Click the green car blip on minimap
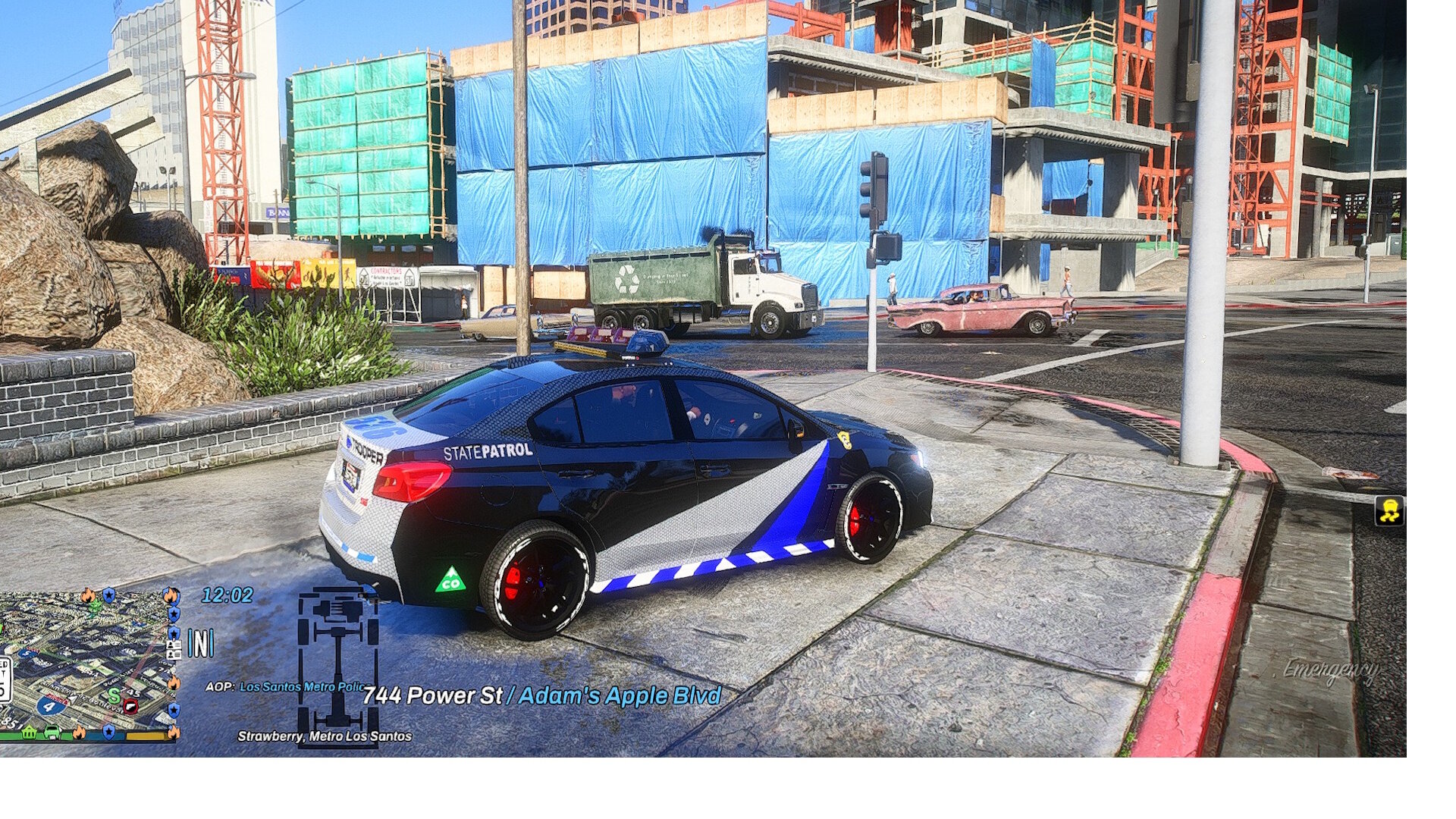Screen dimensions: 1456x819 [52, 733]
